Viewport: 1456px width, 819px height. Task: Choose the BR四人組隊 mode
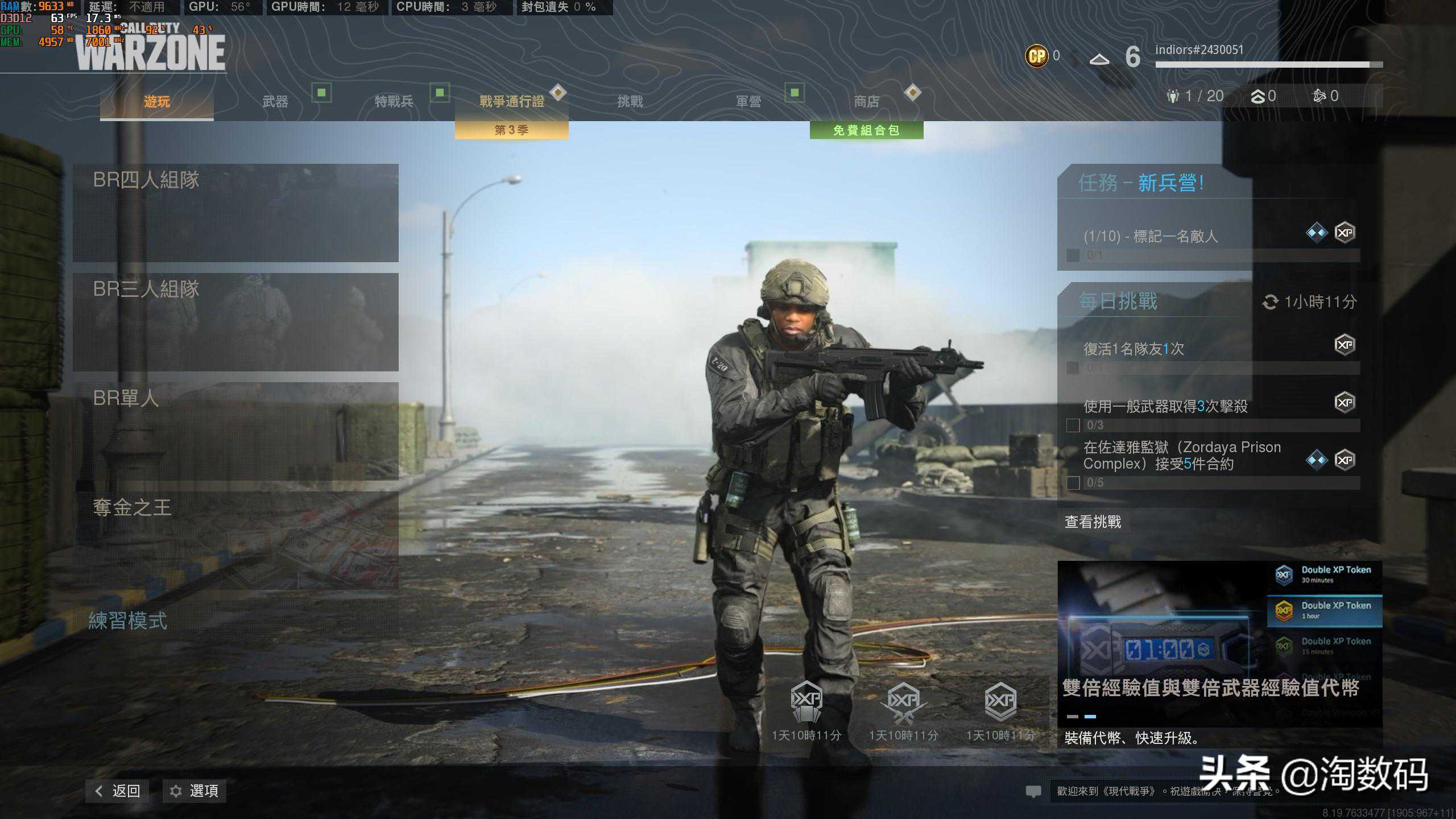pyautogui.click(x=235, y=213)
